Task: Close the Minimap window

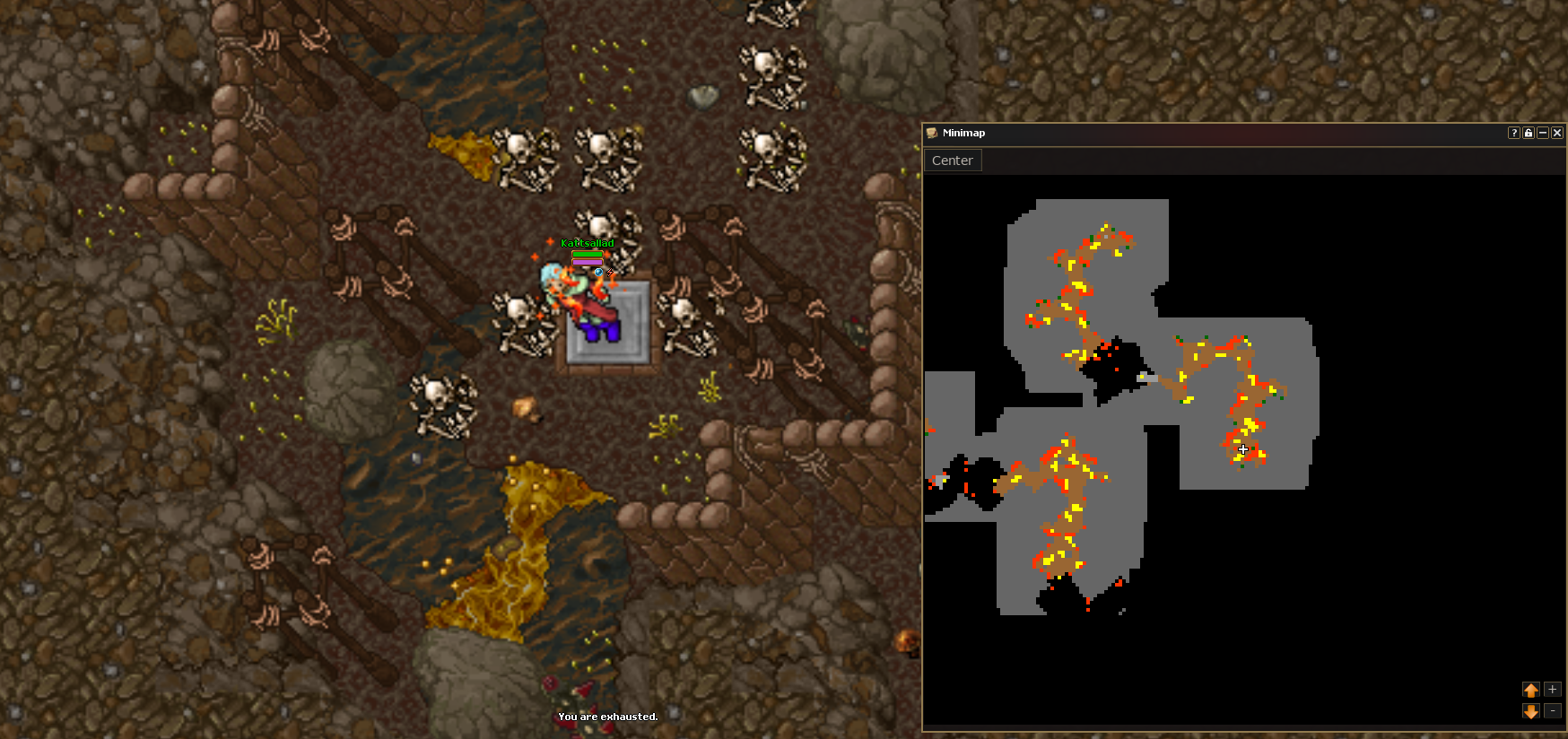Action: point(1557,133)
